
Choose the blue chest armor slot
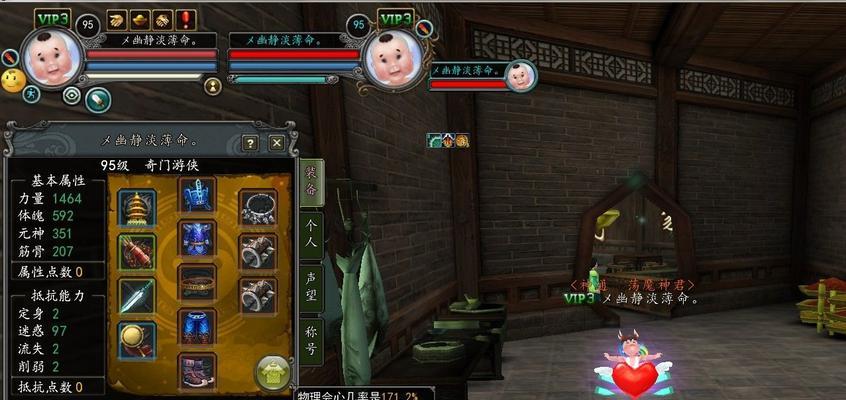[198, 238]
